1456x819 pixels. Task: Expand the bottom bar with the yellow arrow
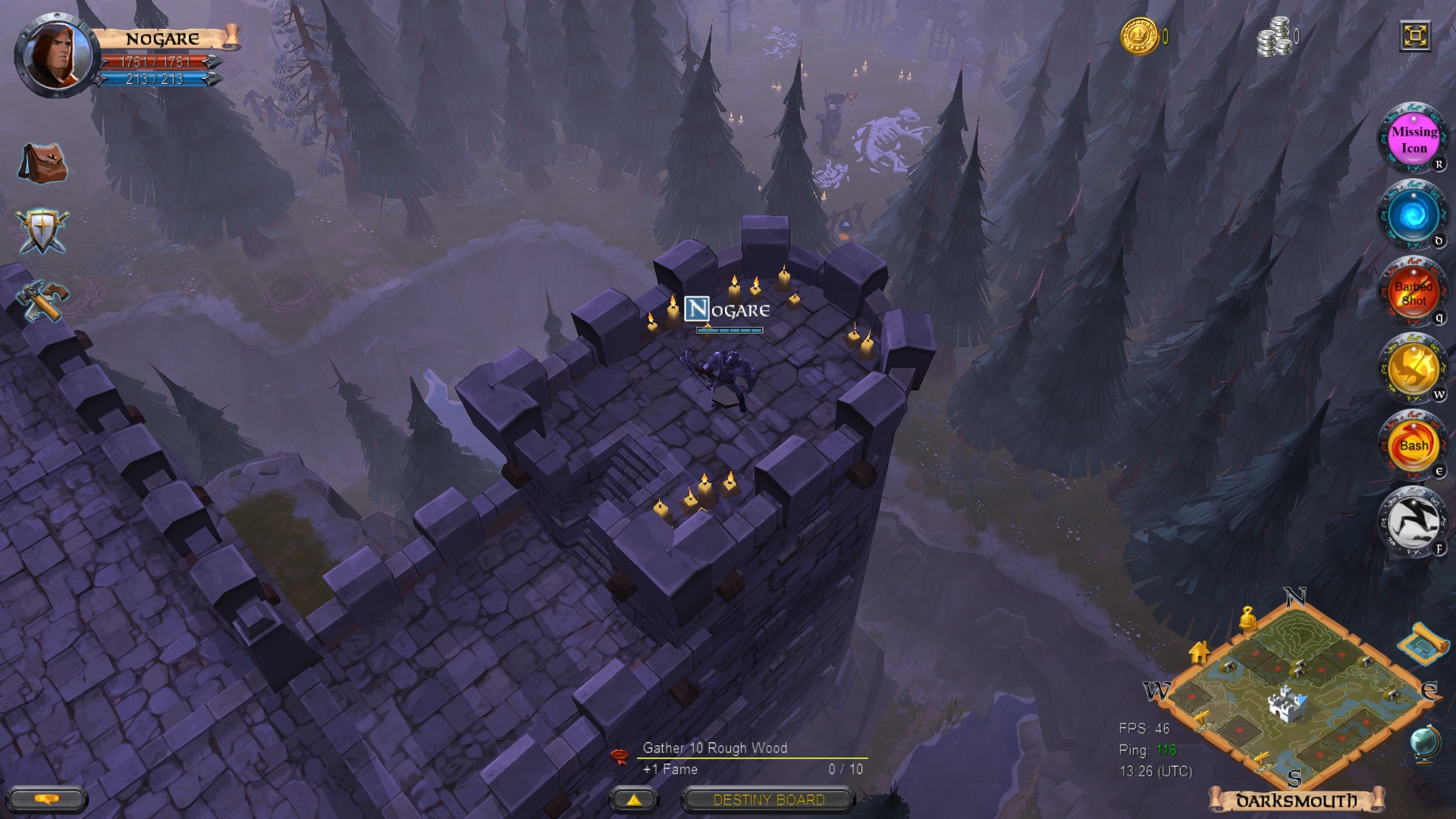[633, 800]
